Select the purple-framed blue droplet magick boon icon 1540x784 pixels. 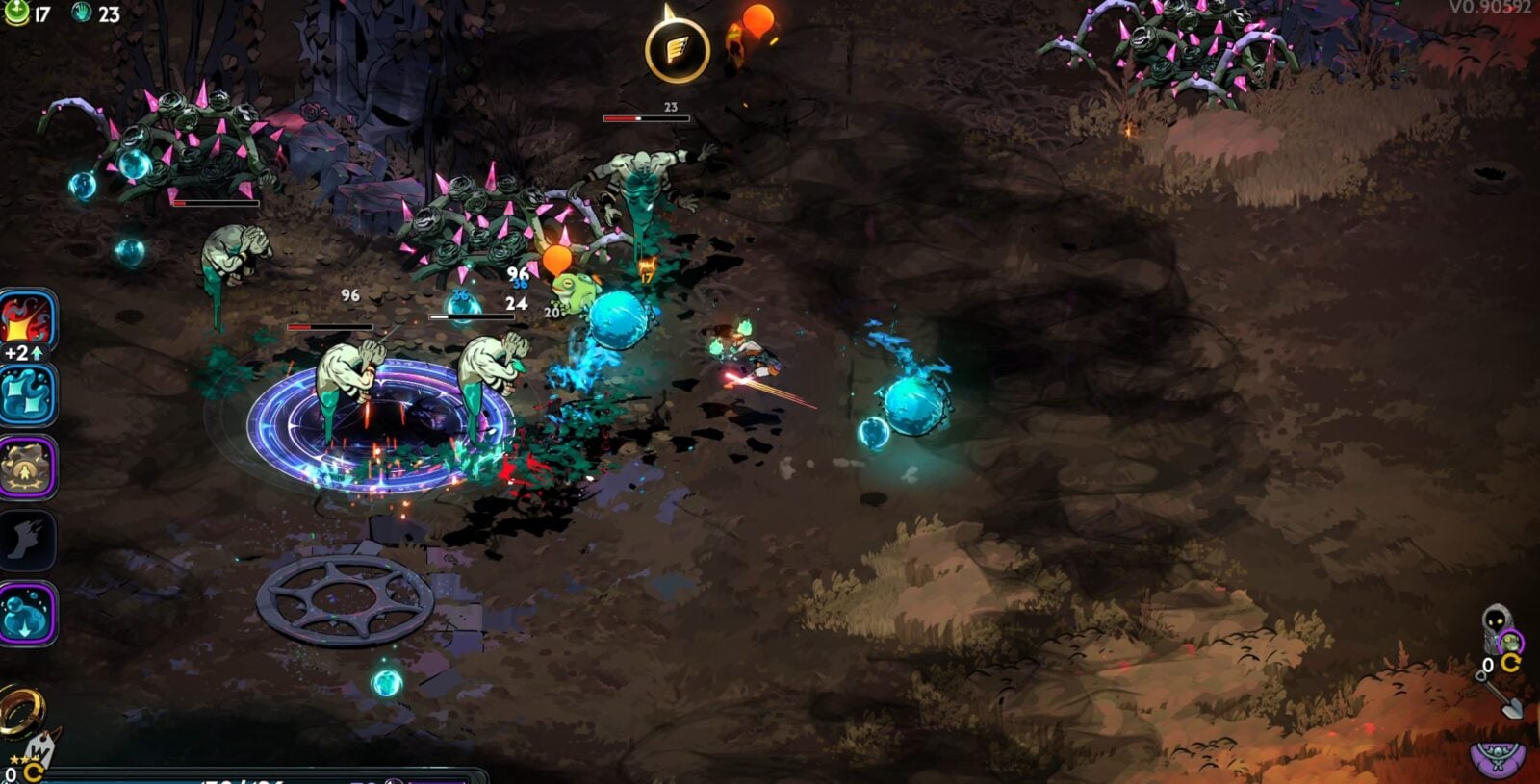point(27,613)
